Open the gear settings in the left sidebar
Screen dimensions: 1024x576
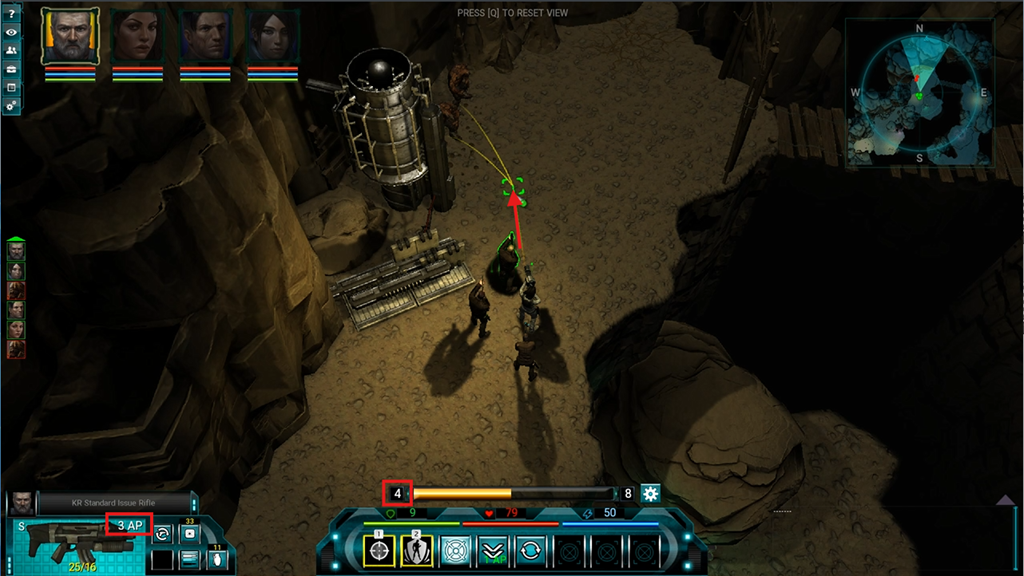11,106
